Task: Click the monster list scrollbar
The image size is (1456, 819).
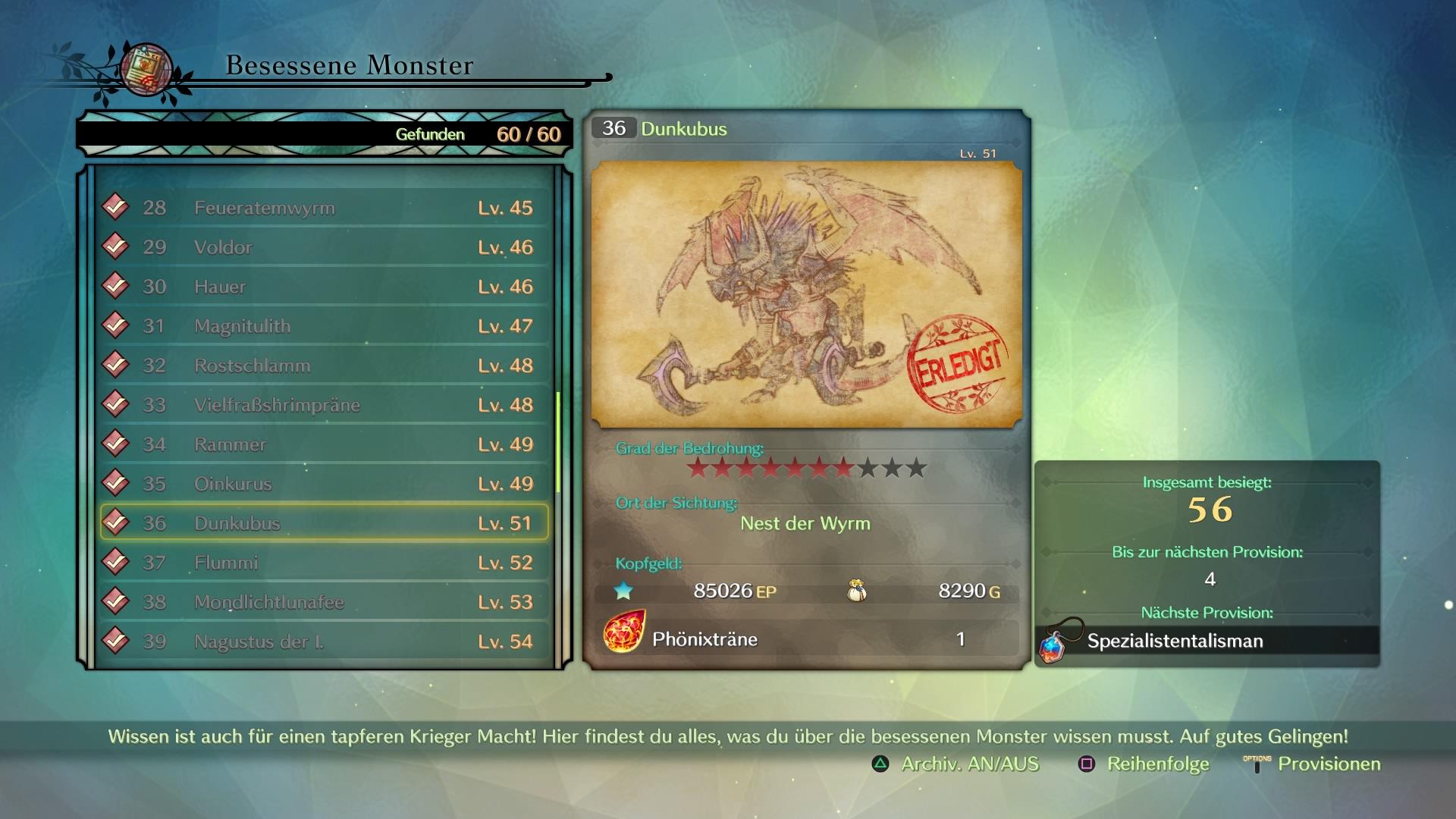Action: (559, 441)
